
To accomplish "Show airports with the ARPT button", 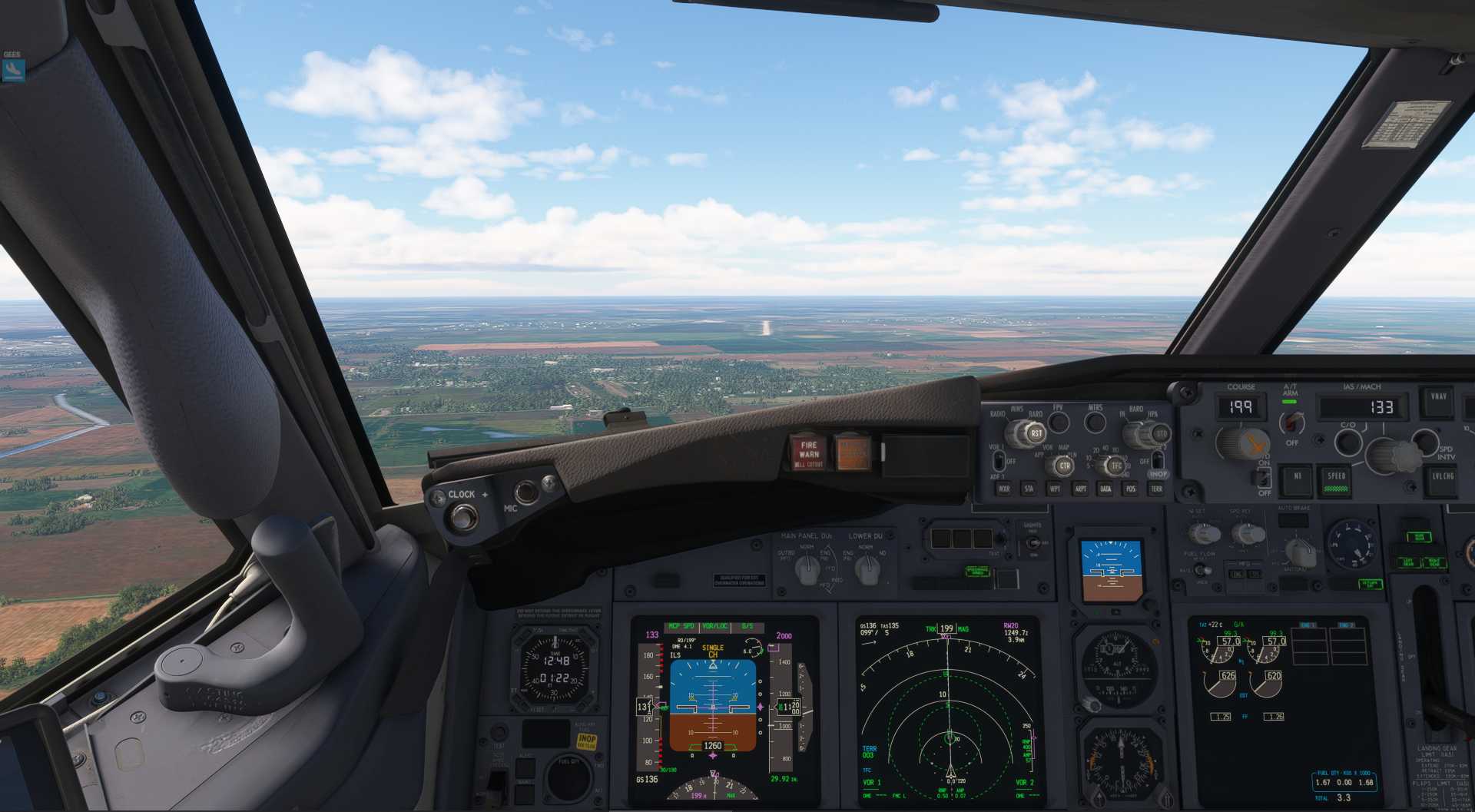I will pos(1080,489).
